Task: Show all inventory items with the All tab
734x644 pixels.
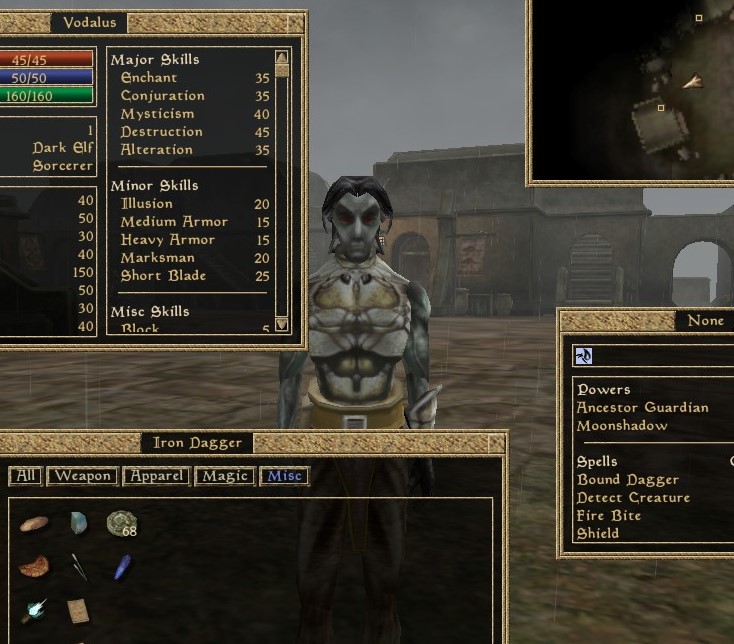Action: (25, 476)
